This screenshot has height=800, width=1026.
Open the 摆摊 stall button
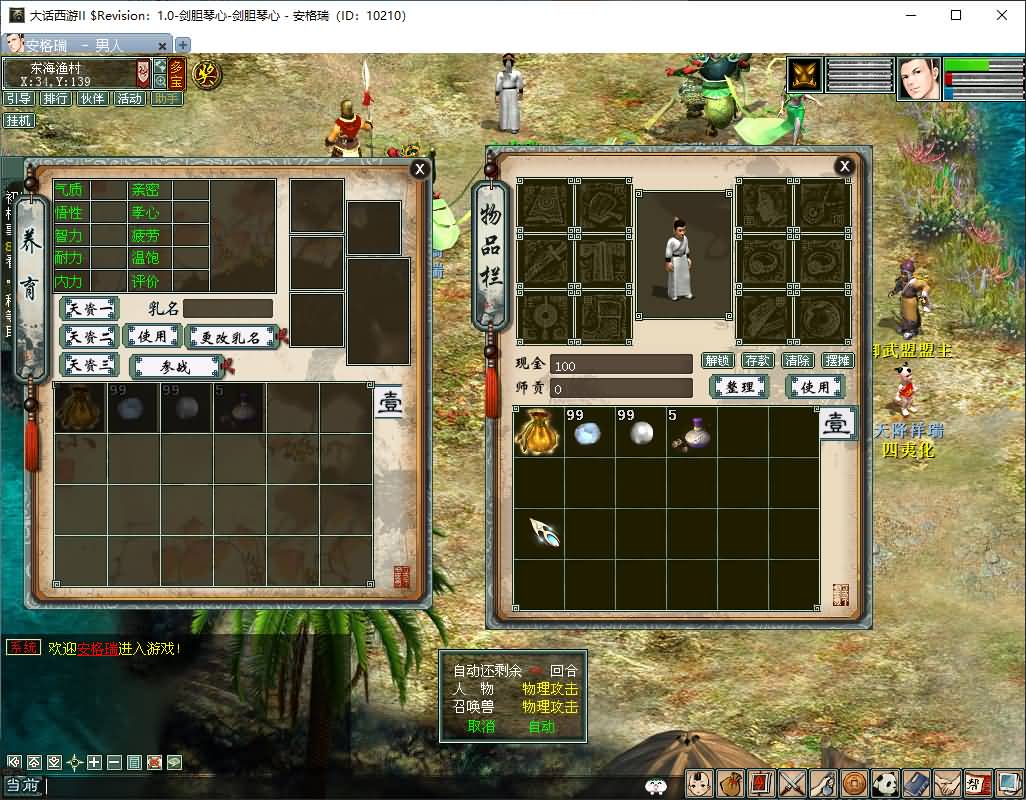(x=837, y=361)
